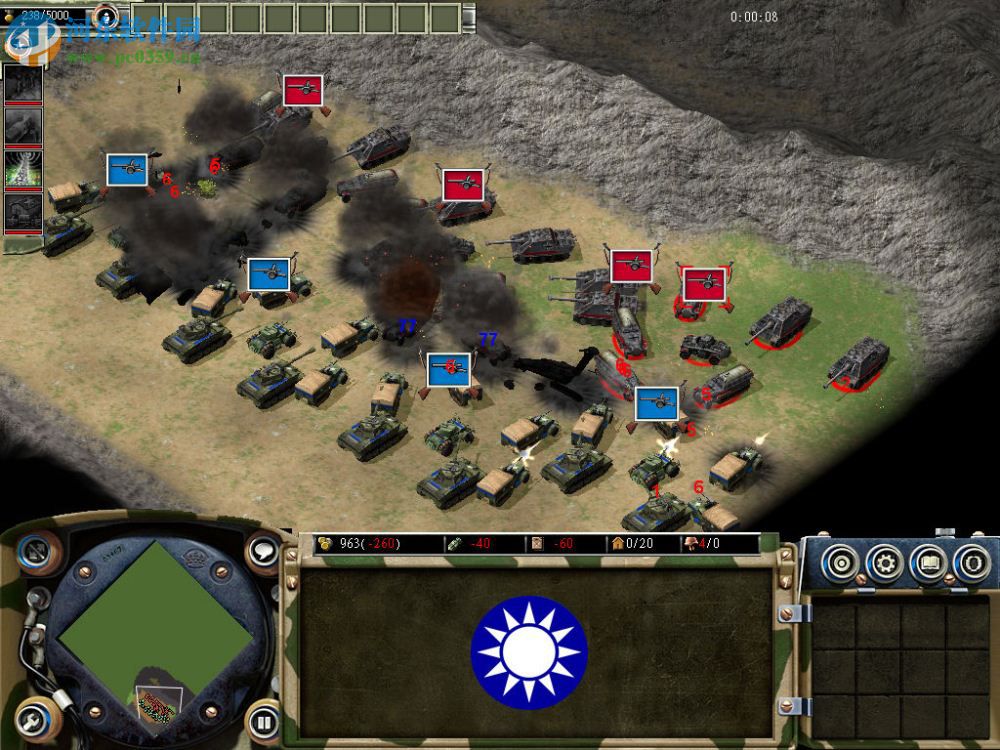Activate the radar wave support power icon
Viewport: 1000px width, 750px height.
point(24,168)
